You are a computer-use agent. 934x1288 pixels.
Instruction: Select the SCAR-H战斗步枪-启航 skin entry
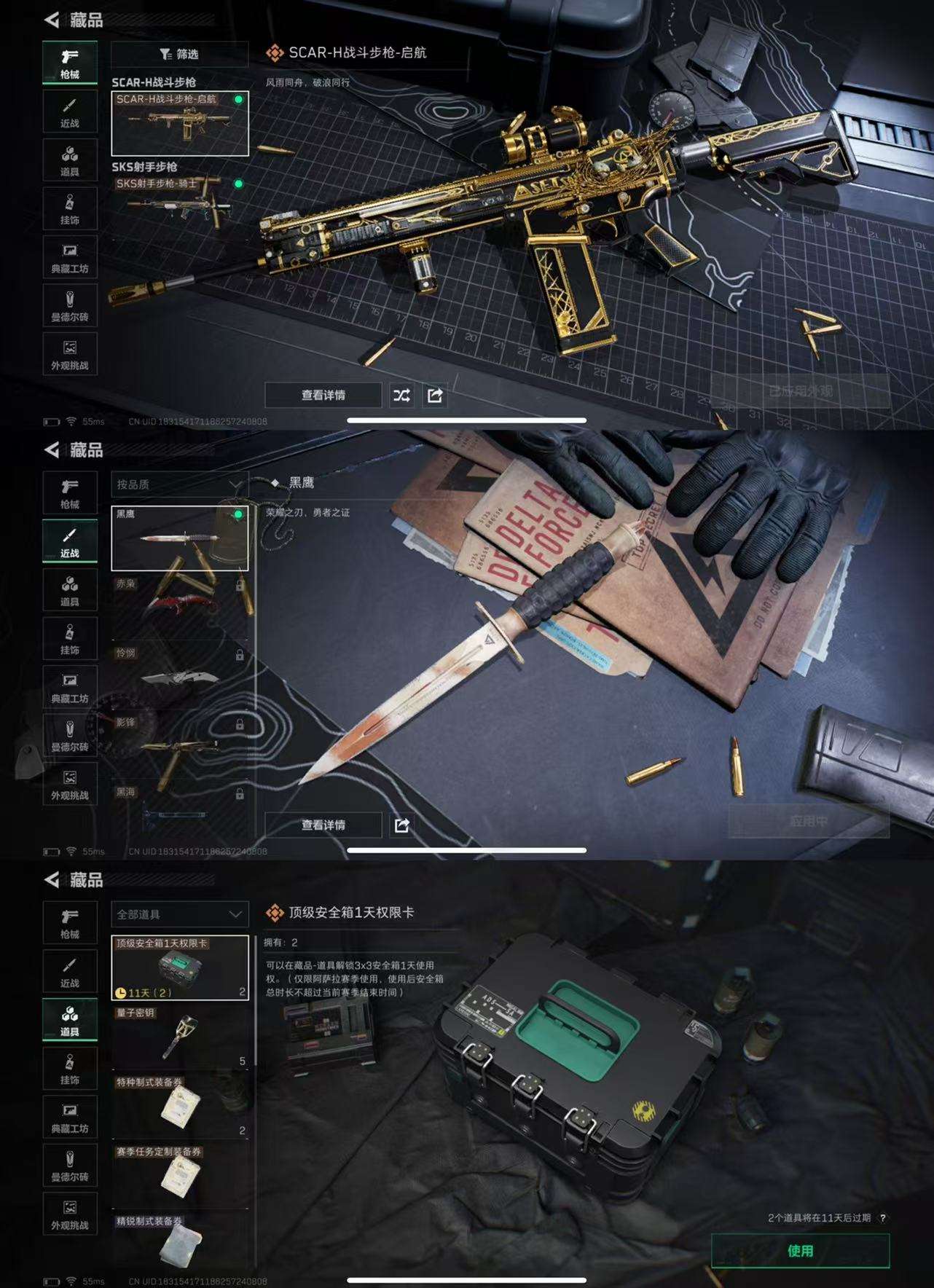click(x=179, y=122)
